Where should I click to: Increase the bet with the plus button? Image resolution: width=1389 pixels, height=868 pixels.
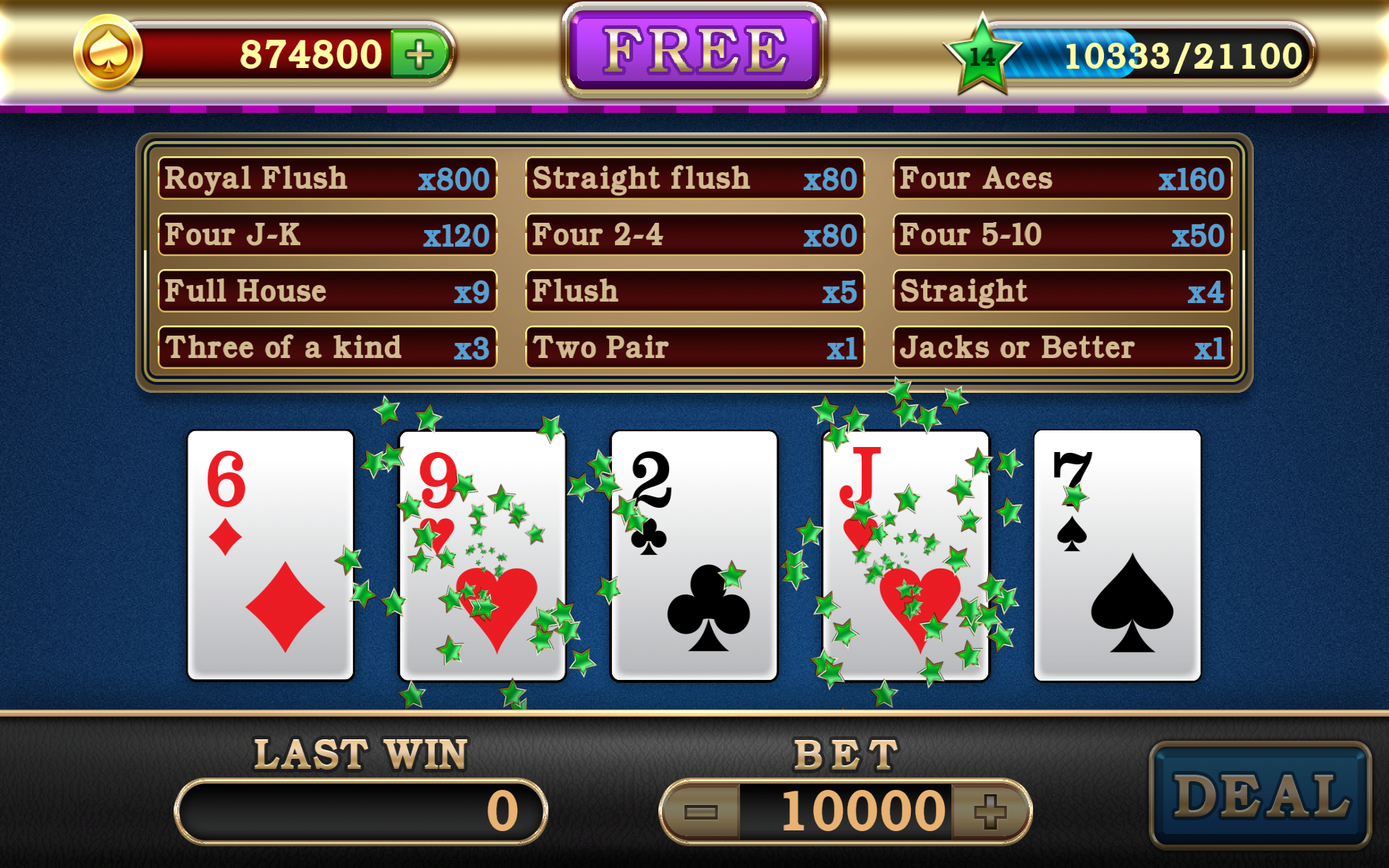(x=990, y=811)
